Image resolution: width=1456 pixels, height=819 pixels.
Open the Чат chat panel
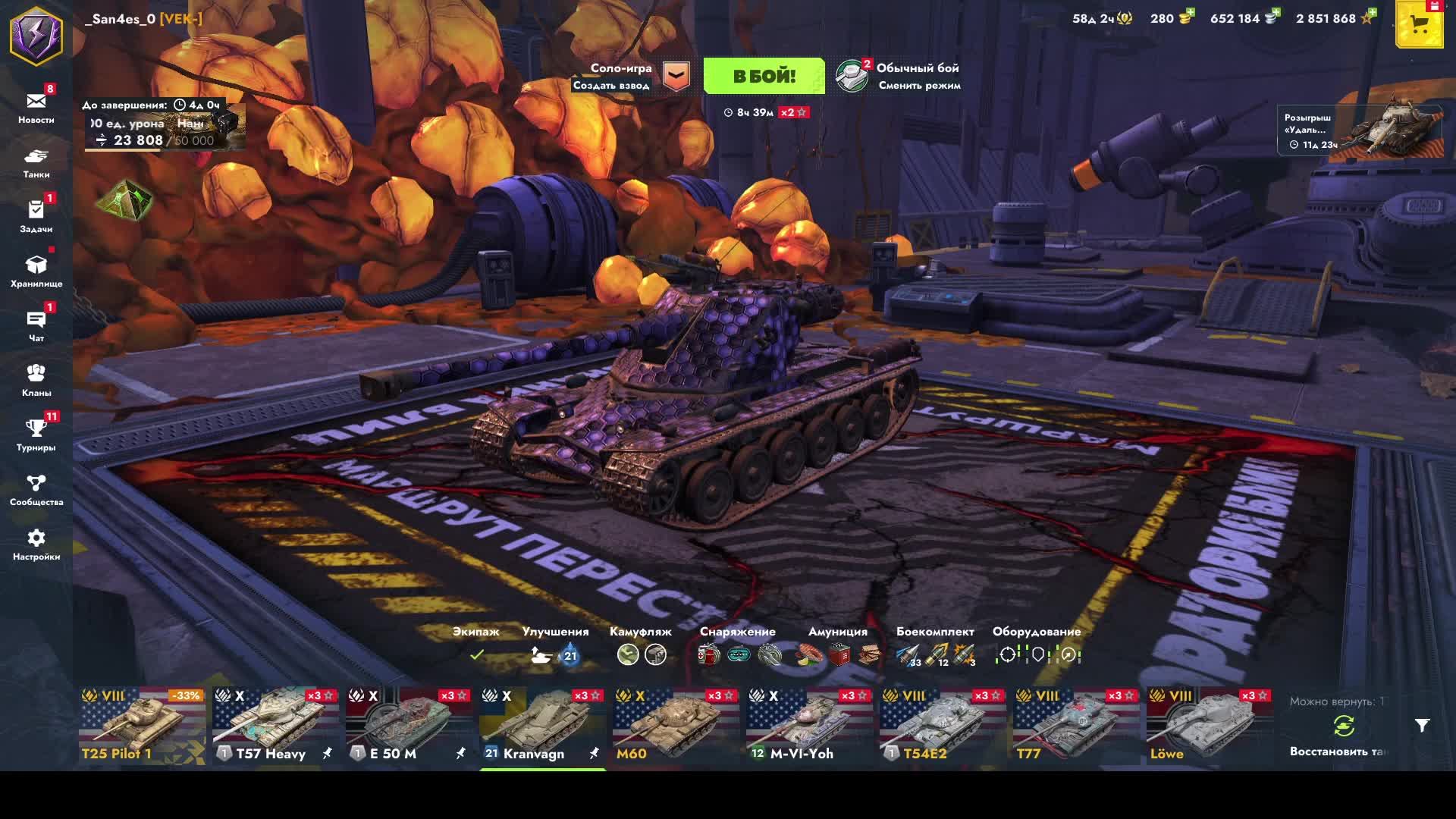point(36,325)
